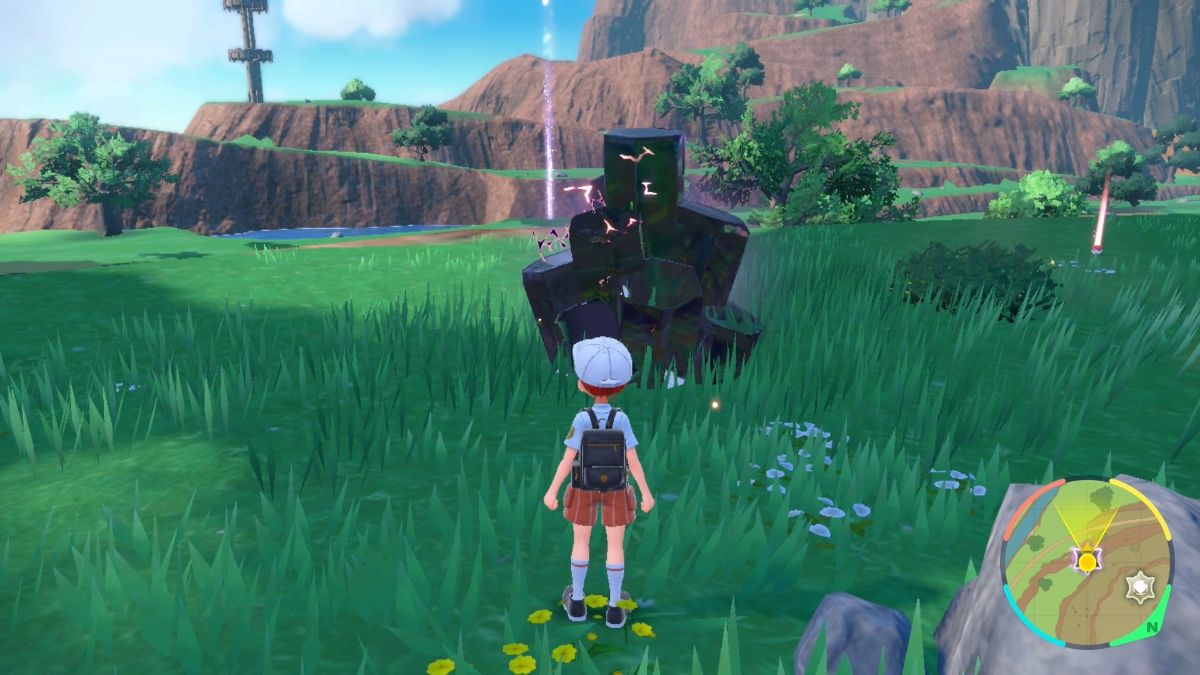
Task: Open the circular minimap
Action: [1087, 562]
